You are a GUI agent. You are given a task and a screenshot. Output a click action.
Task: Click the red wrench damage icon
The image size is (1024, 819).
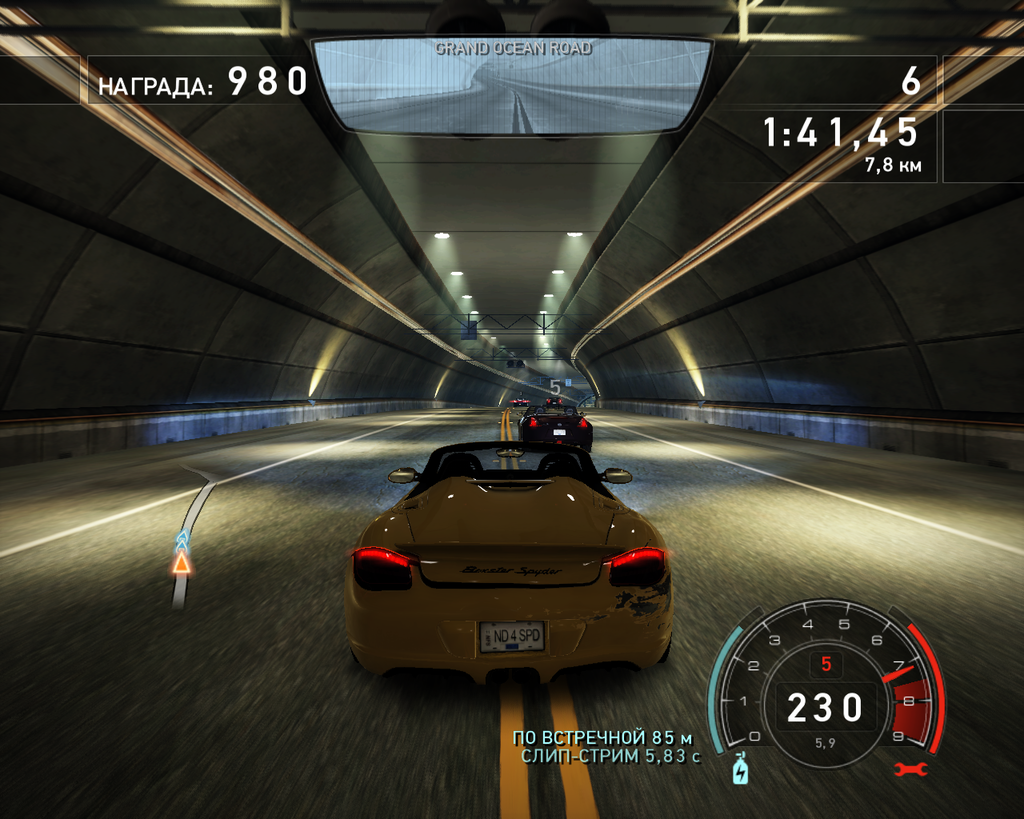[912, 769]
